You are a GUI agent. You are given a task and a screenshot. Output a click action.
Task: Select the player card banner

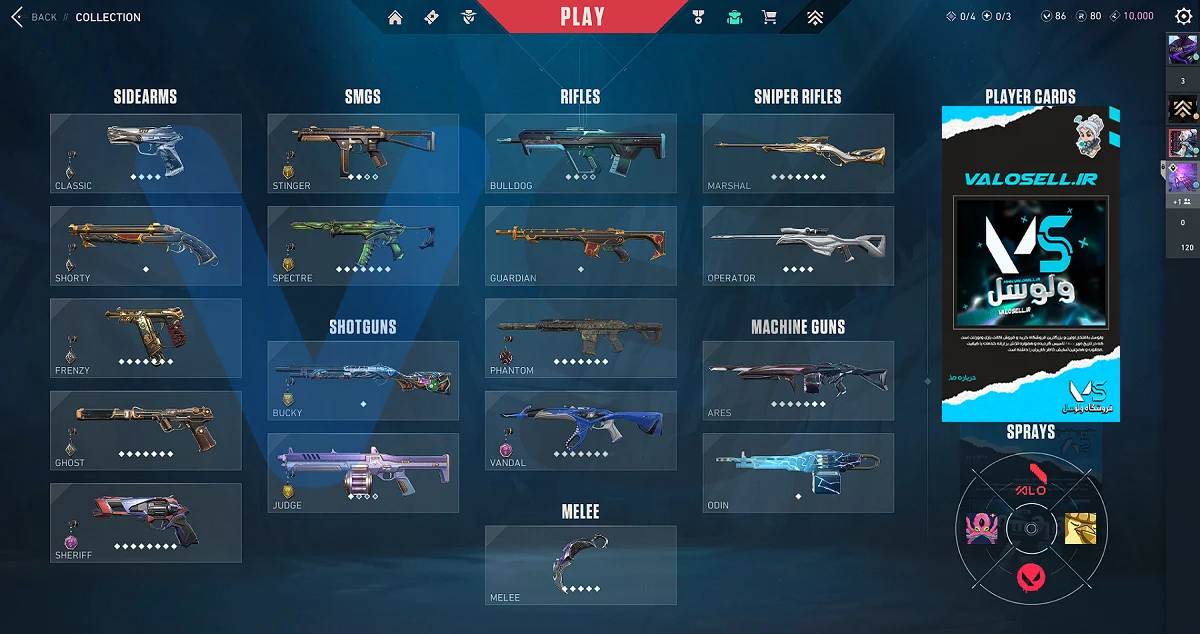click(x=1030, y=264)
